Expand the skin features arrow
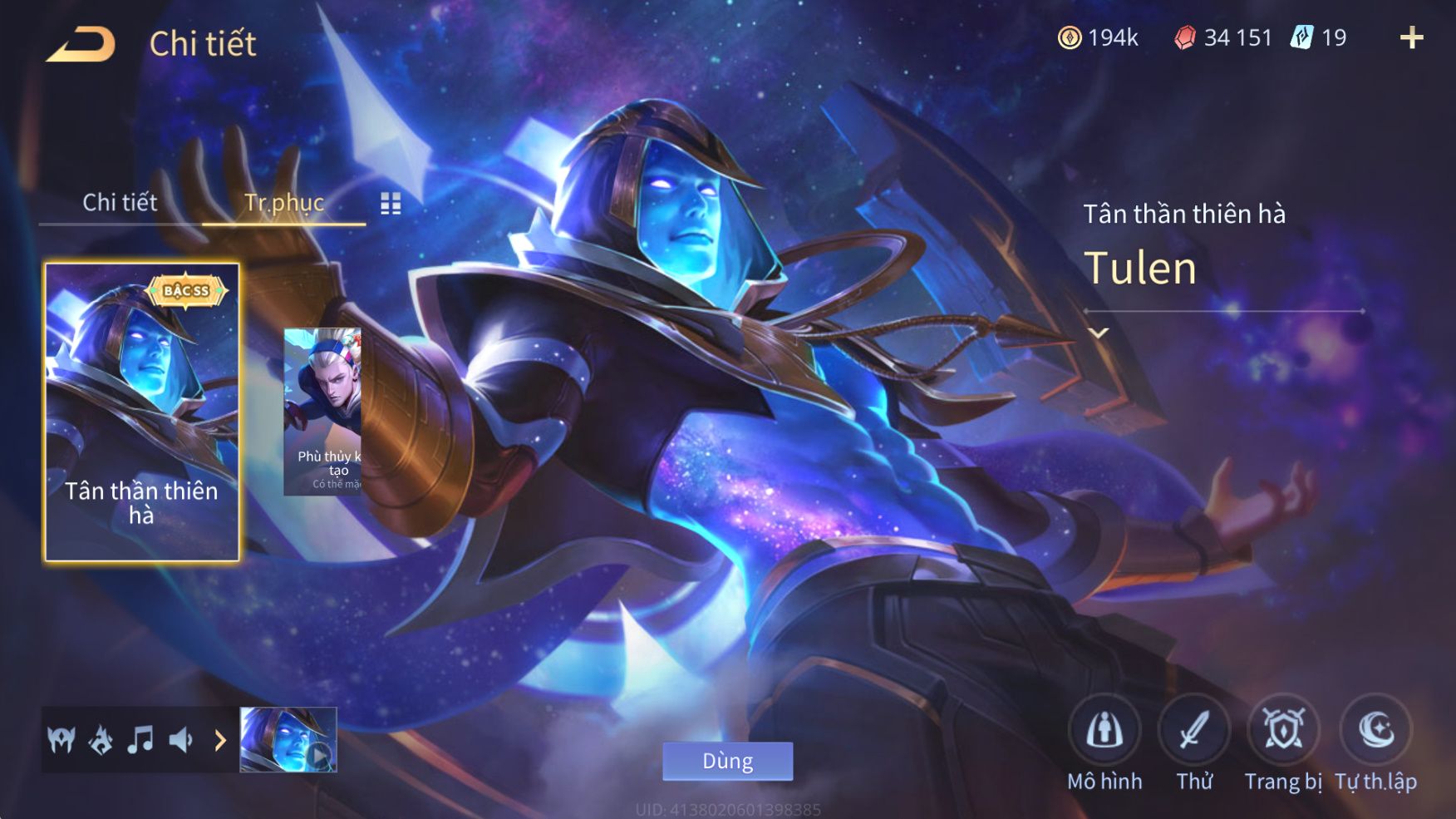 [220, 739]
